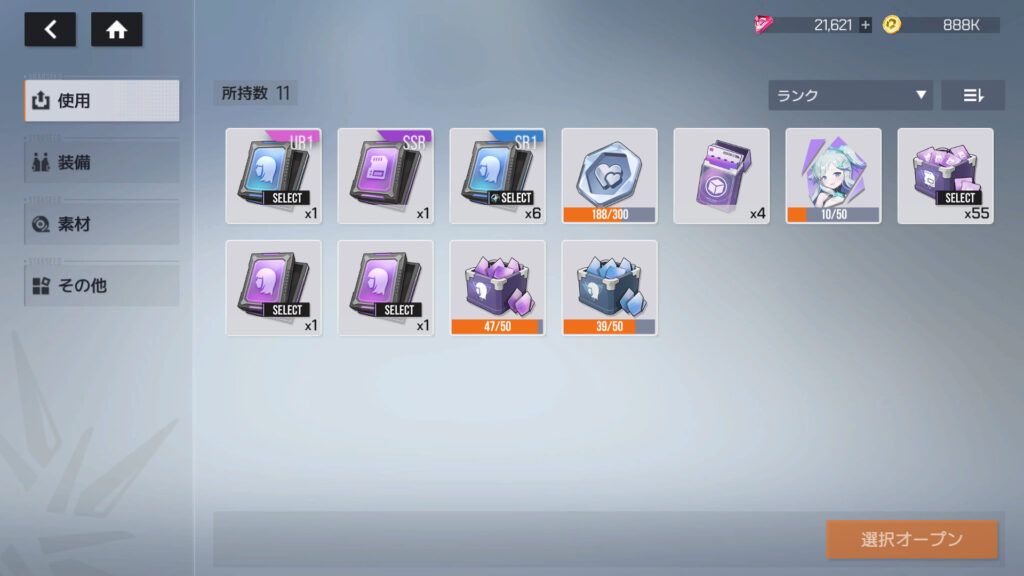Choose the SSR purple card item
Image resolution: width=1024 pixels, height=576 pixels.
386,175
